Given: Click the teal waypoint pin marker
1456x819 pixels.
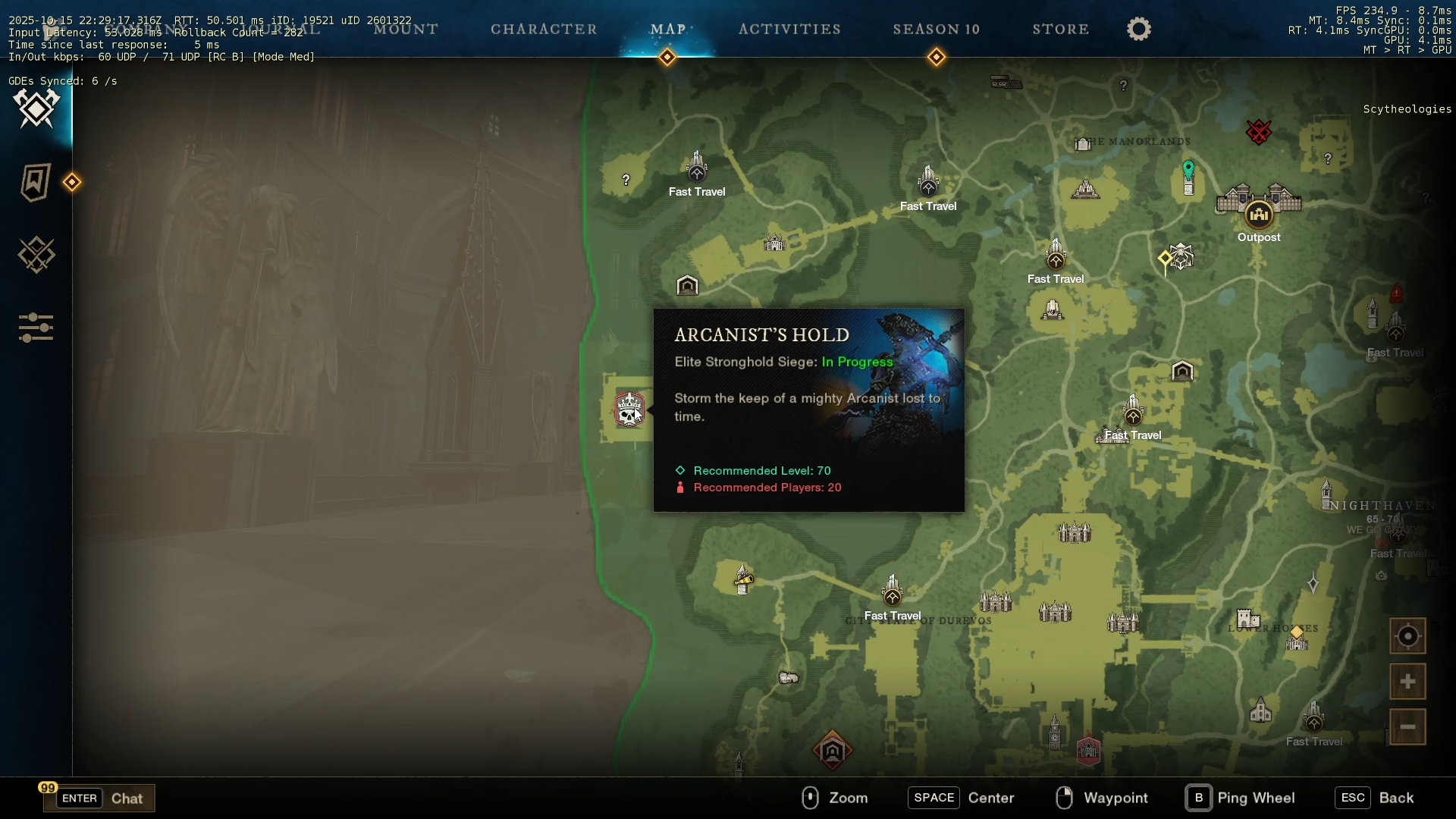Looking at the screenshot, I should 1188,170.
